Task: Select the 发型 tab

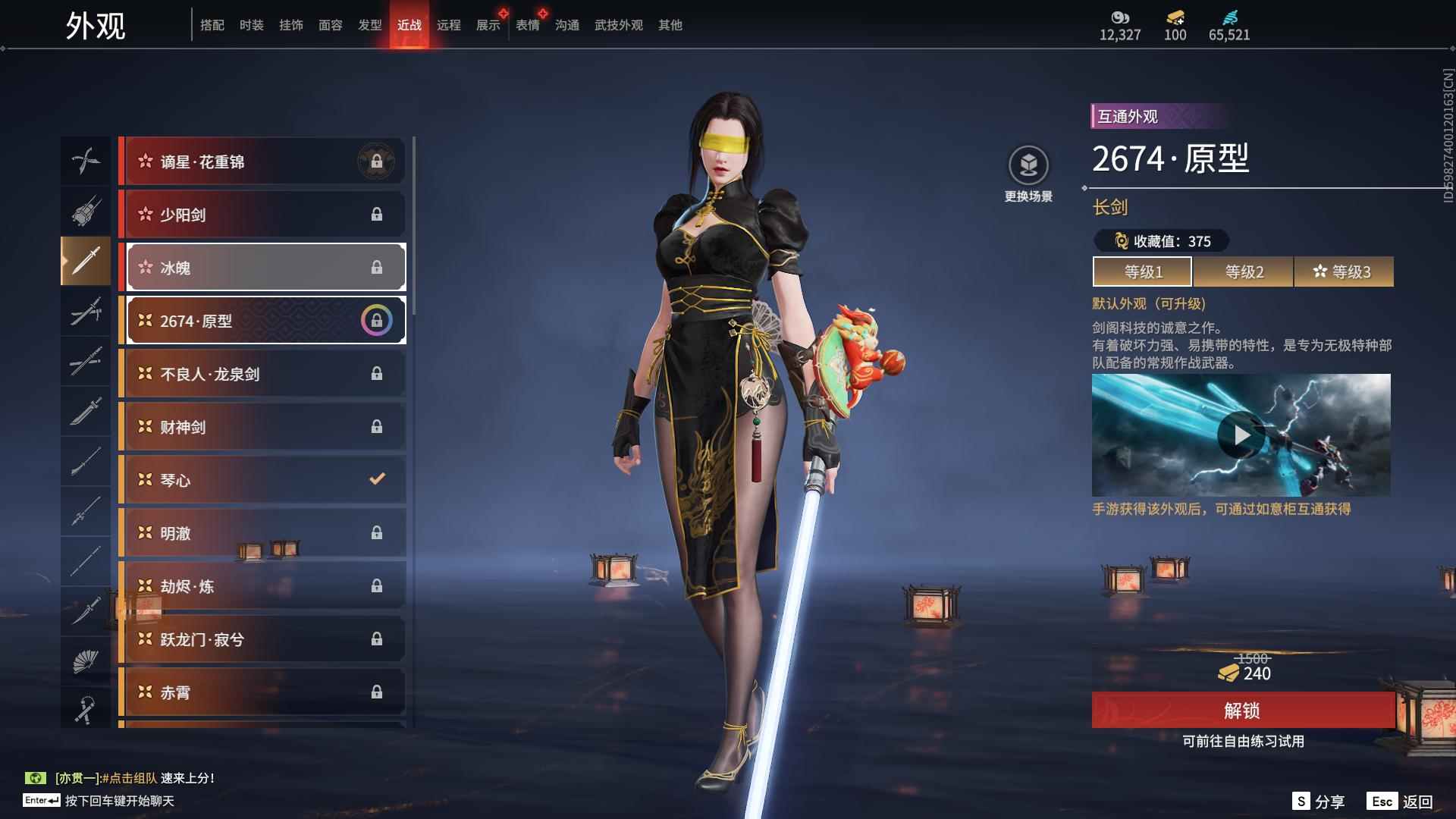Action: coord(369,25)
